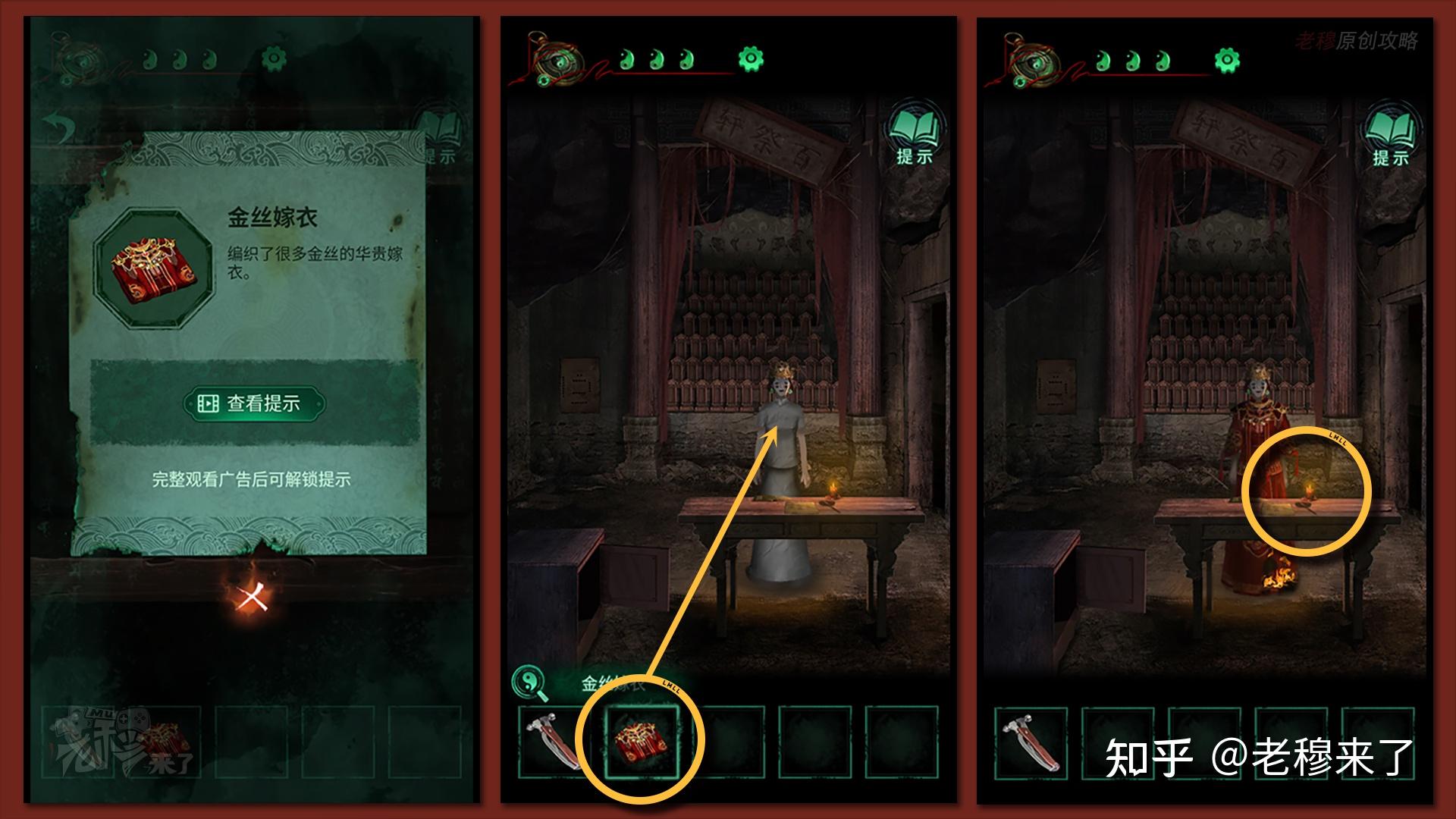This screenshot has width=1456, height=819.
Task: Select the circled gold silk wedding dress slot
Action: pos(641,742)
